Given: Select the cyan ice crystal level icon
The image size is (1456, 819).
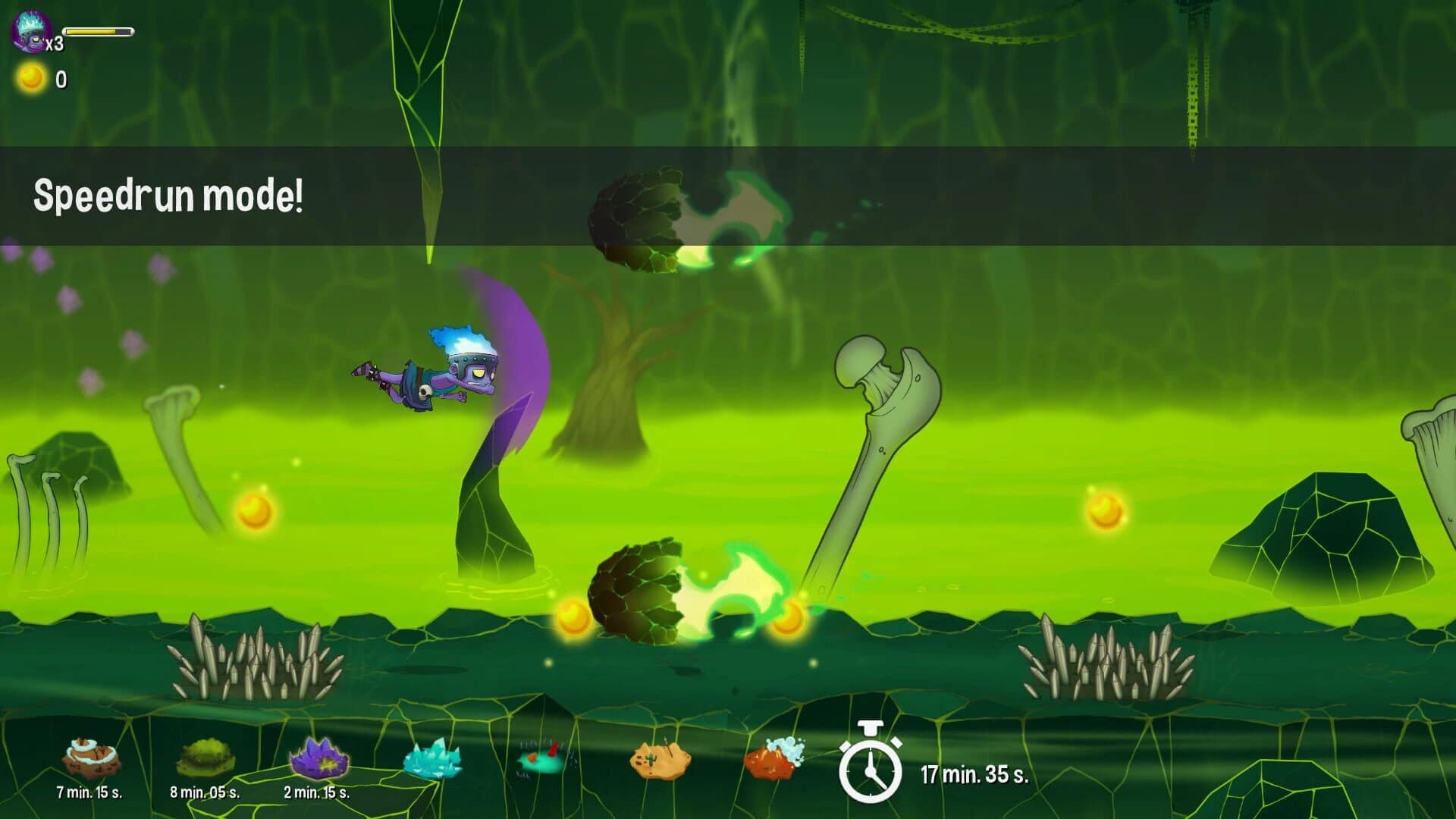Looking at the screenshot, I should click(432, 758).
